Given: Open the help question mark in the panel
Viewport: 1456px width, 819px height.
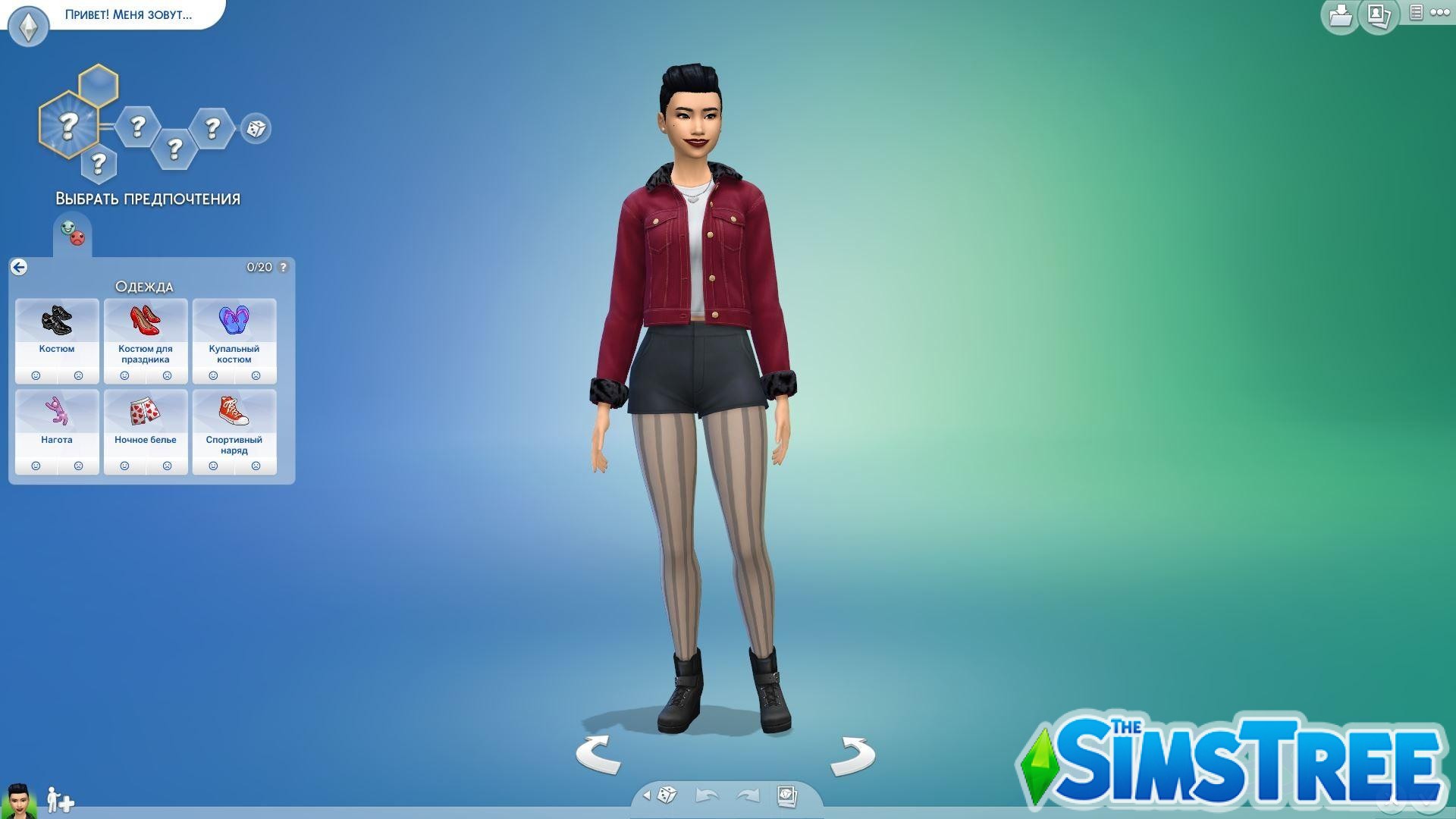Looking at the screenshot, I should point(282,267).
